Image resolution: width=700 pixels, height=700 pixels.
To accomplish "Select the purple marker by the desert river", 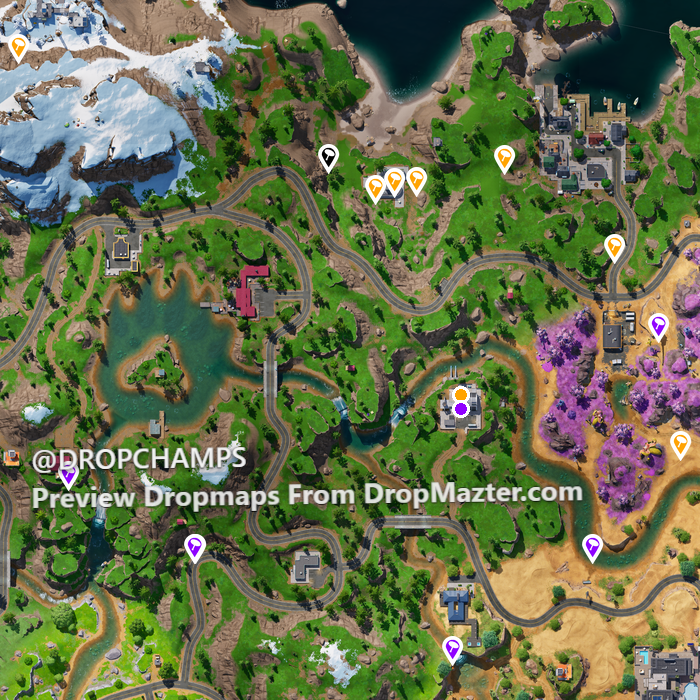I will (592, 546).
